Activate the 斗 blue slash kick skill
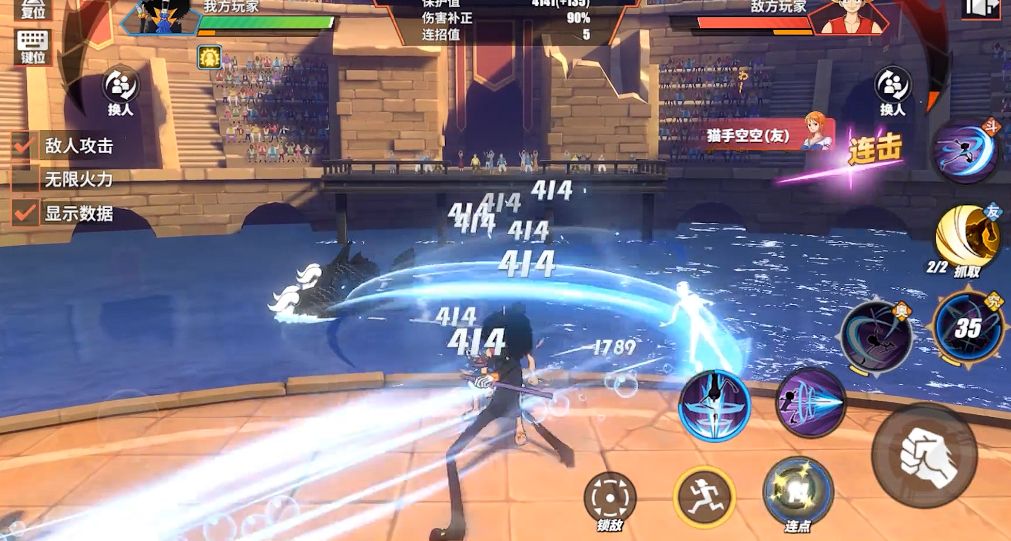This screenshot has height=541, width=1011. pos(965,151)
